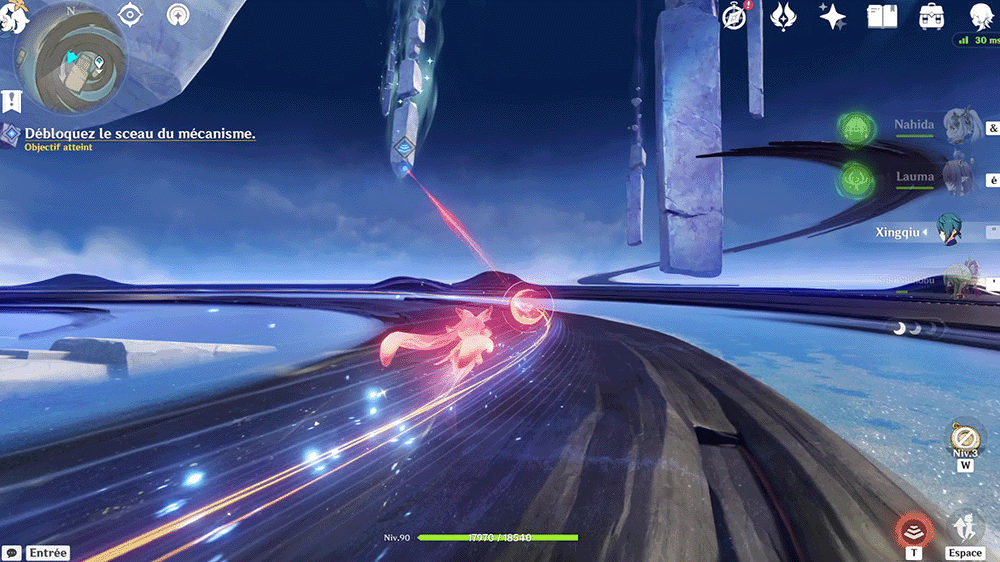Open the winged battle pass icon
Viewport: 1000px width, 562px height.
pyautogui.click(x=783, y=16)
